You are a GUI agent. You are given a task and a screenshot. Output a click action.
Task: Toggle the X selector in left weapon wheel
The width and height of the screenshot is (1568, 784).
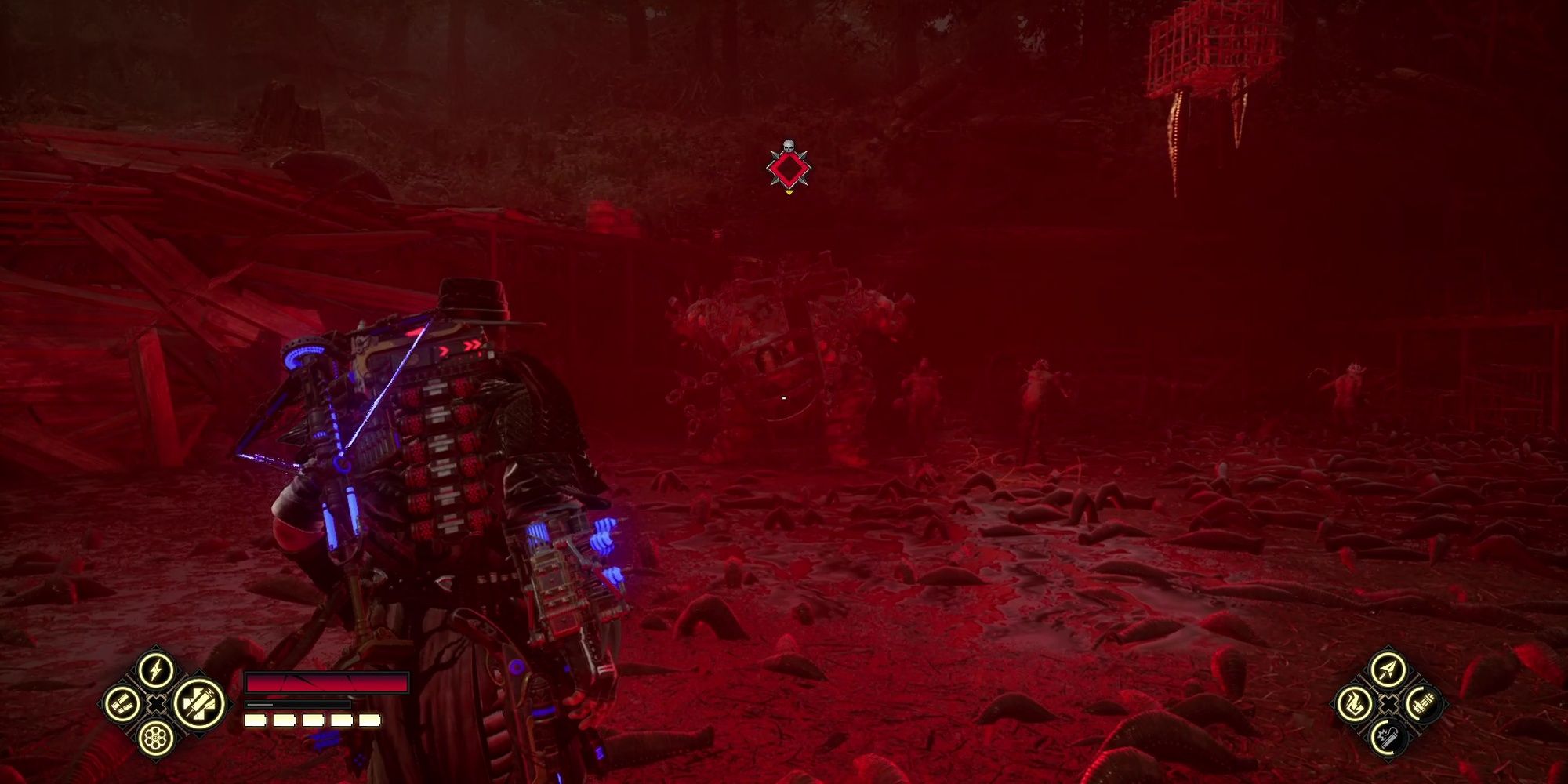coord(156,704)
